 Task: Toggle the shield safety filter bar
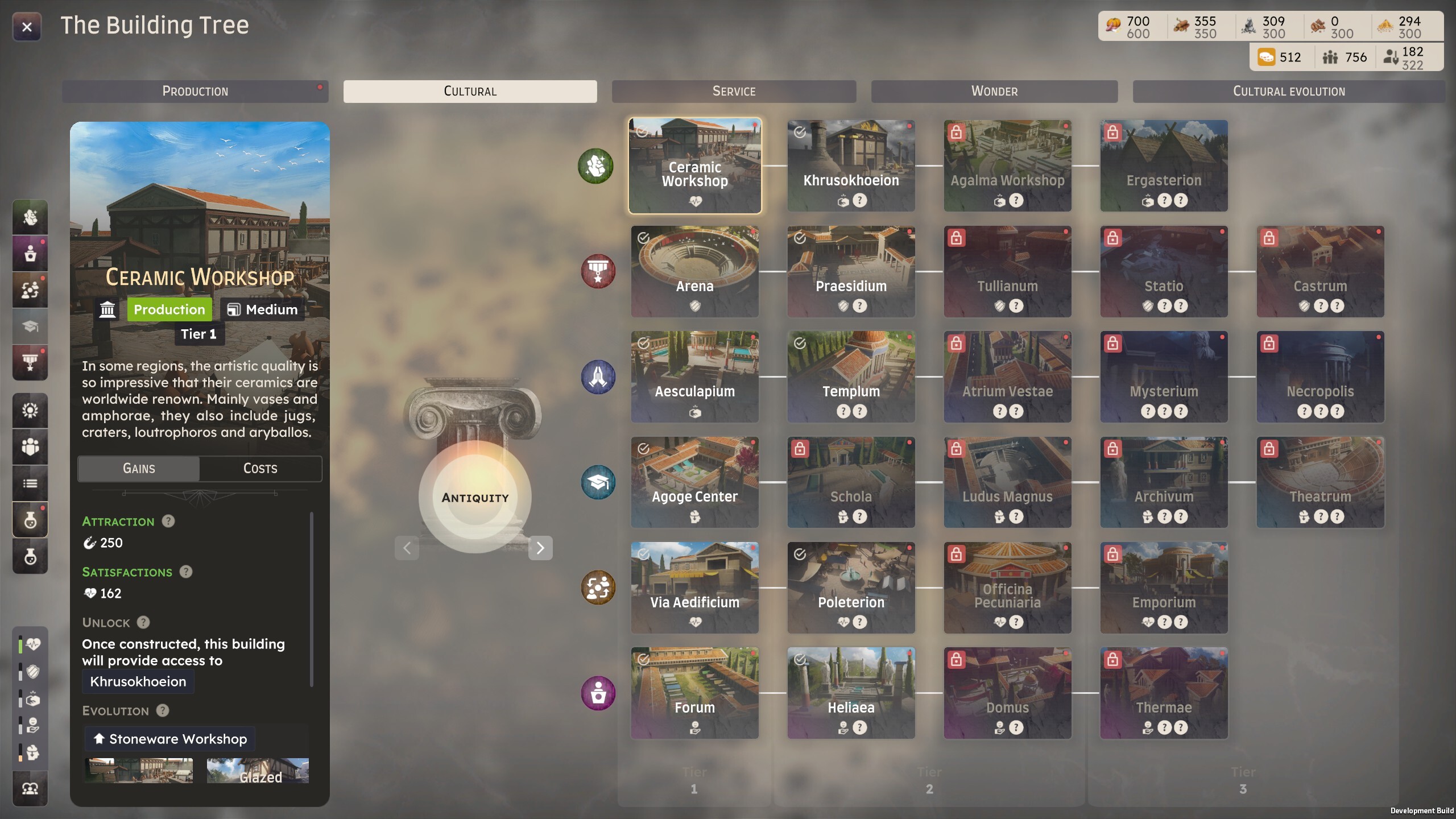tap(31, 673)
